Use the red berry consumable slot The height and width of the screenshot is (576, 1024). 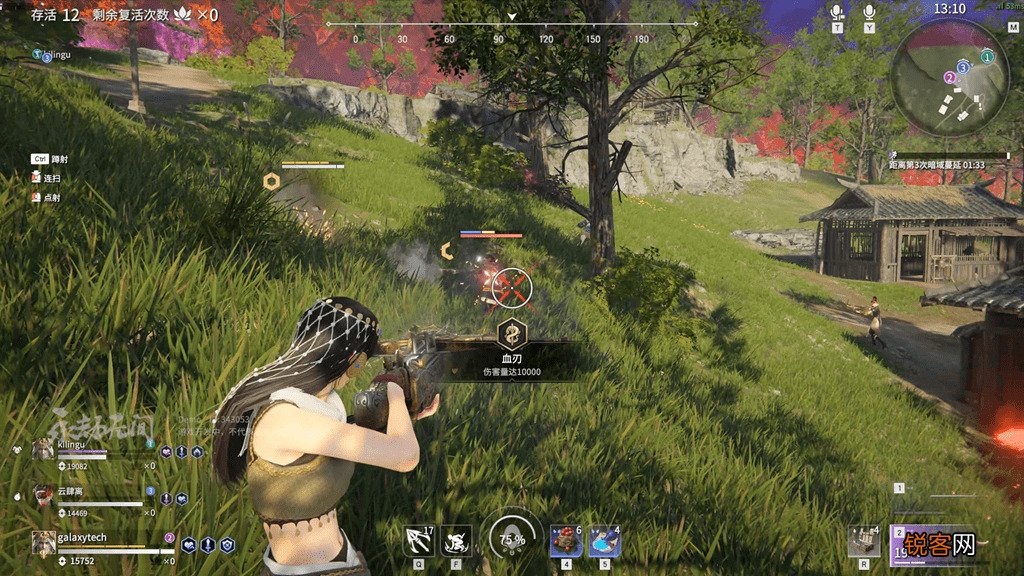coord(565,542)
